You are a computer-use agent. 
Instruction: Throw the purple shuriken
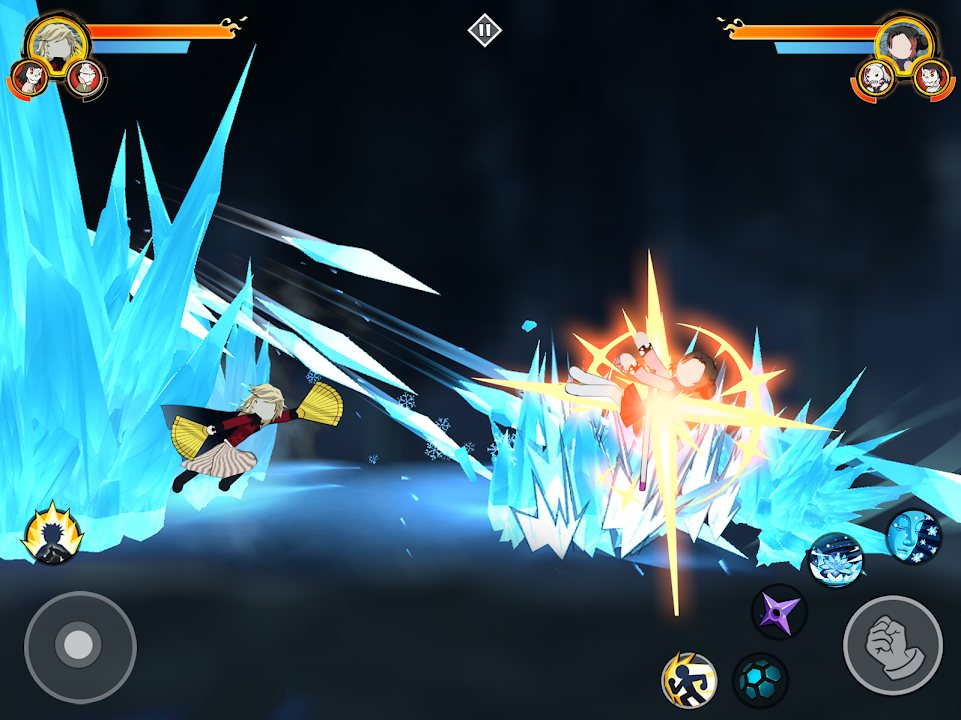coord(778,611)
